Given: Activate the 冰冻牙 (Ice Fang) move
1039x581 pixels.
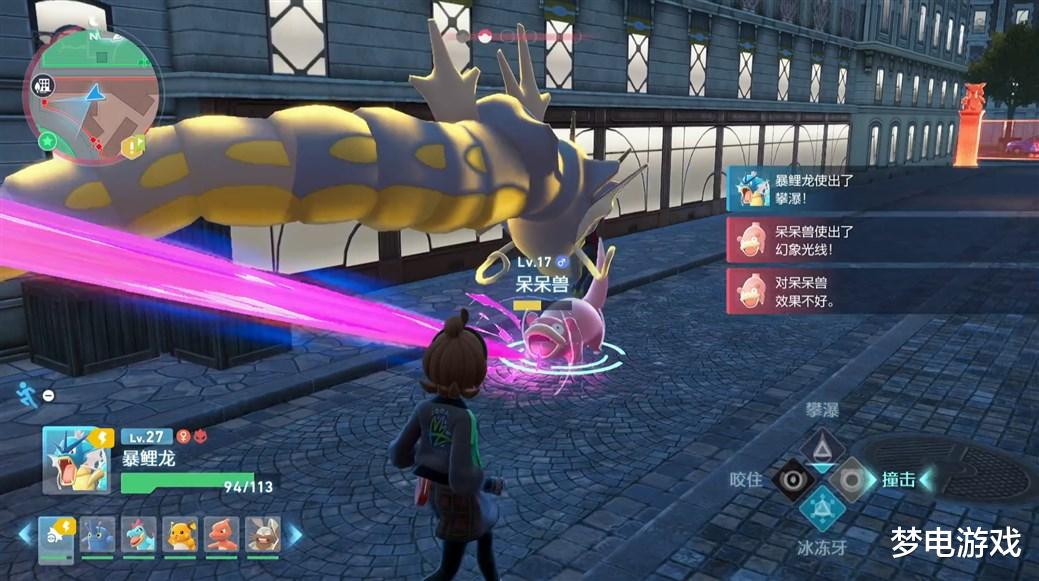Looking at the screenshot, I should point(822,510).
